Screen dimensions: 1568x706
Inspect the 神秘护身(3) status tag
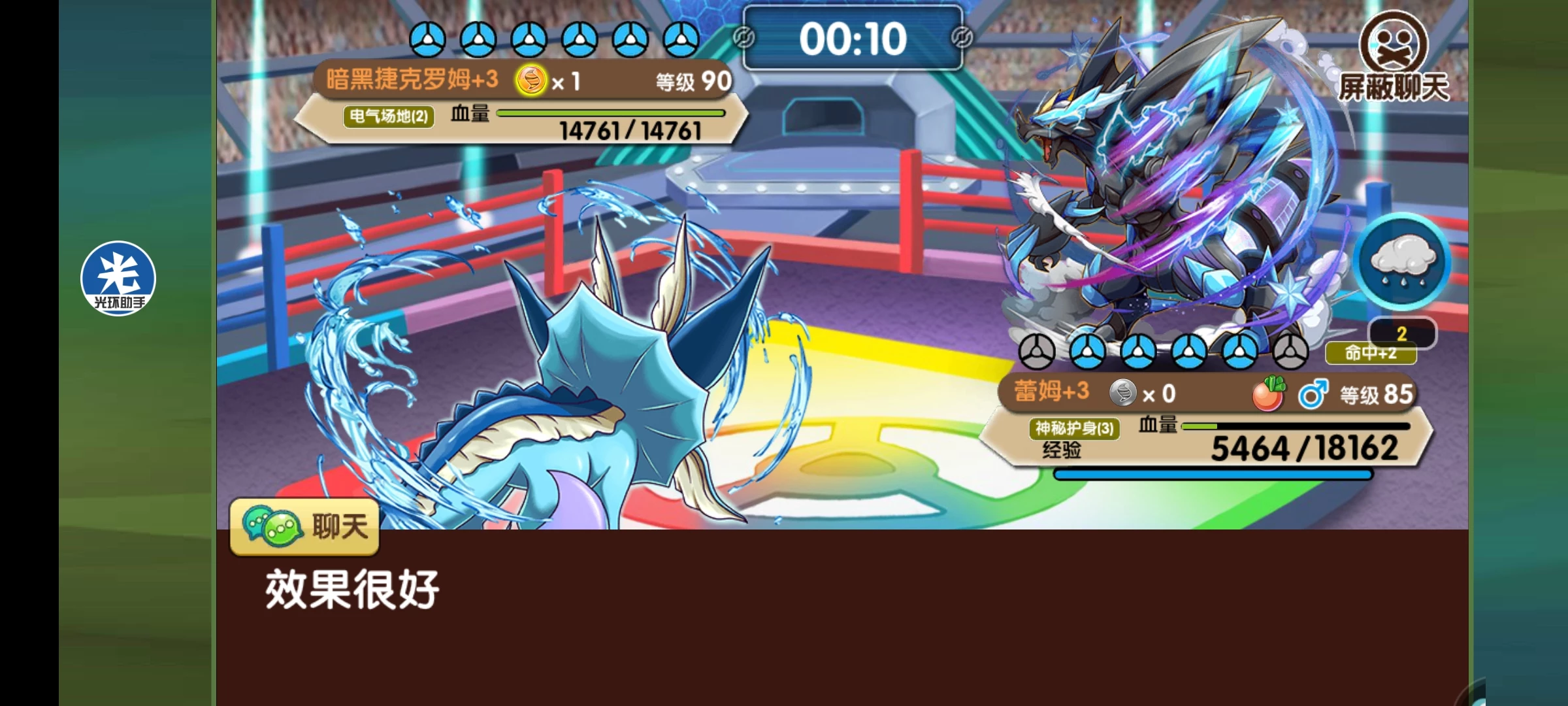click(x=1074, y=429)
